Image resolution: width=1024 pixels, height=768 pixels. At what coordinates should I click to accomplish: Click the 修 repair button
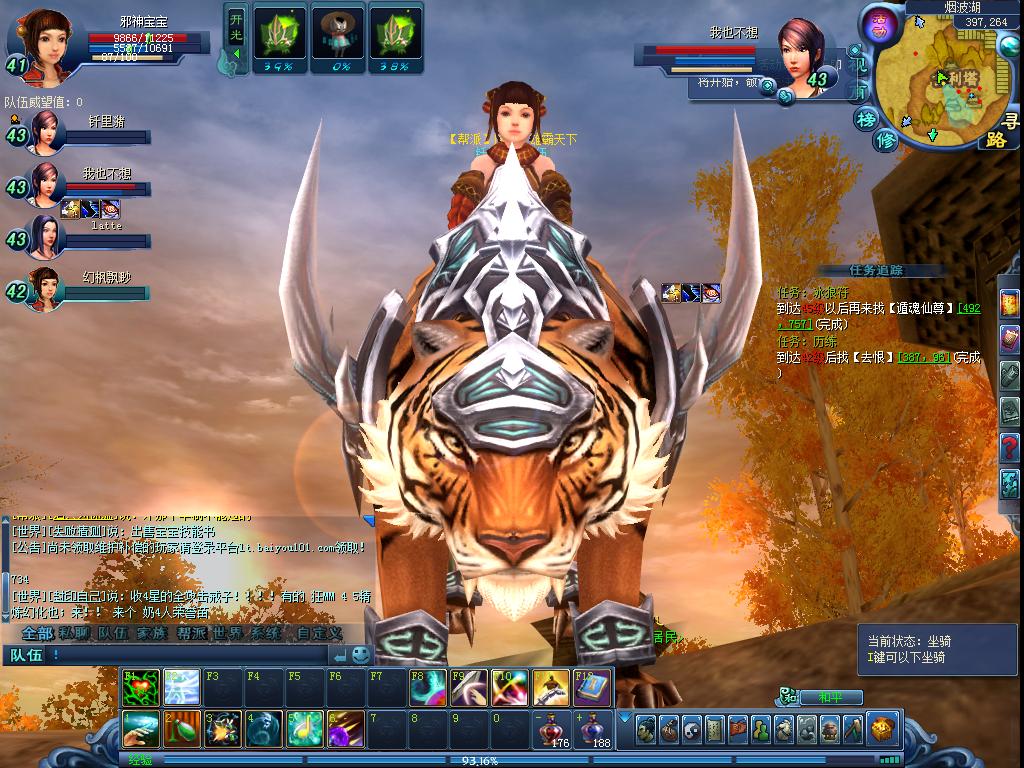[x=887, y=140]
